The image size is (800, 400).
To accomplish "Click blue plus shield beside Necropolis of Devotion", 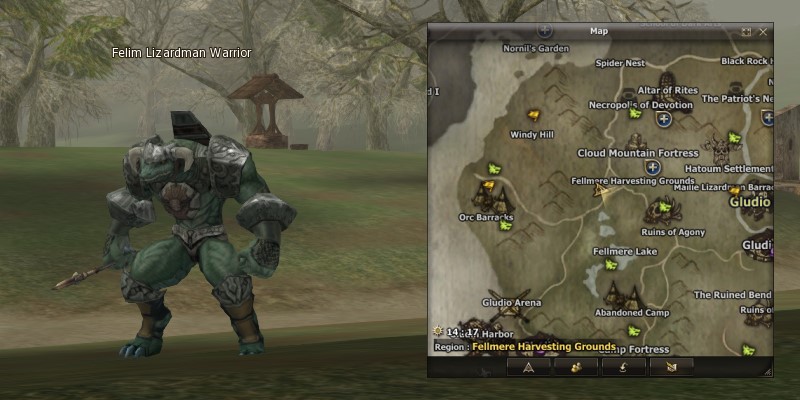I will click(x=663, y=119).
